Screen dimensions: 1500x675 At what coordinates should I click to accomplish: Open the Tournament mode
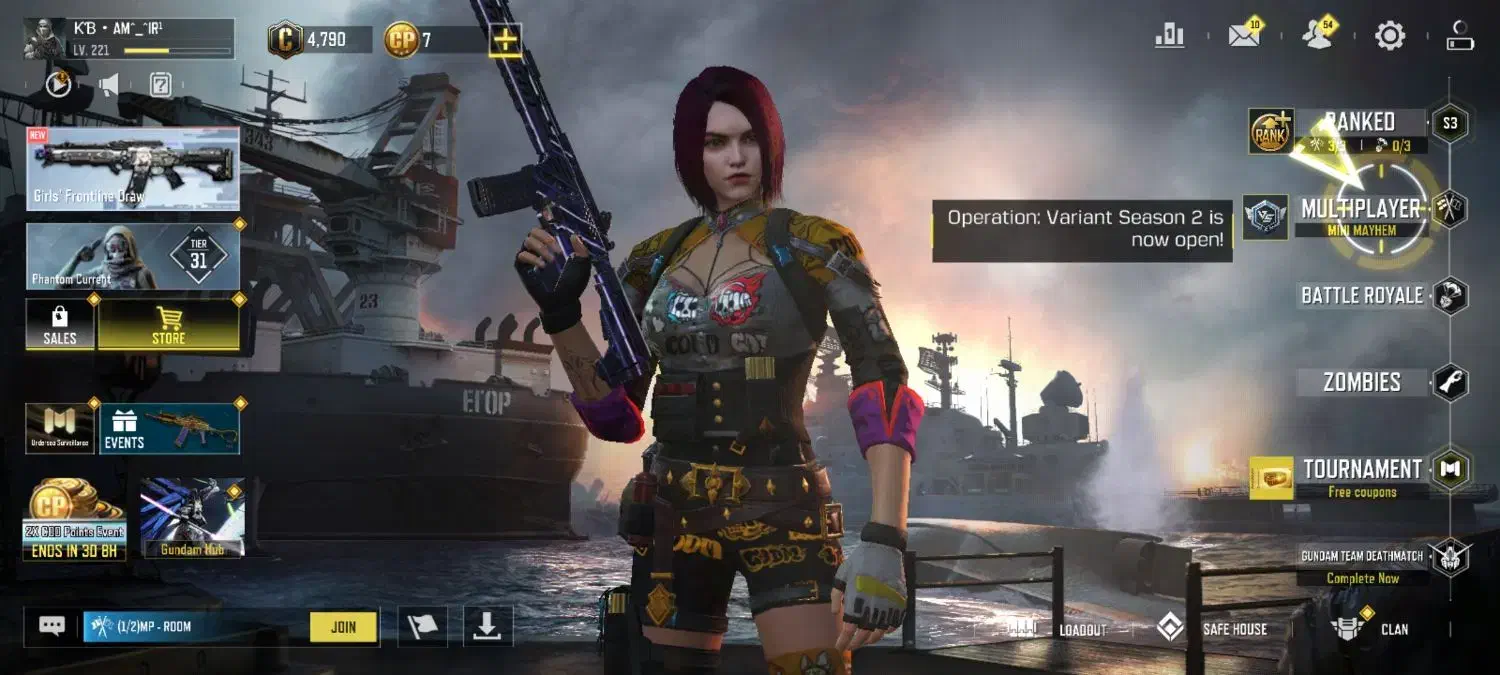(1361, 470)
